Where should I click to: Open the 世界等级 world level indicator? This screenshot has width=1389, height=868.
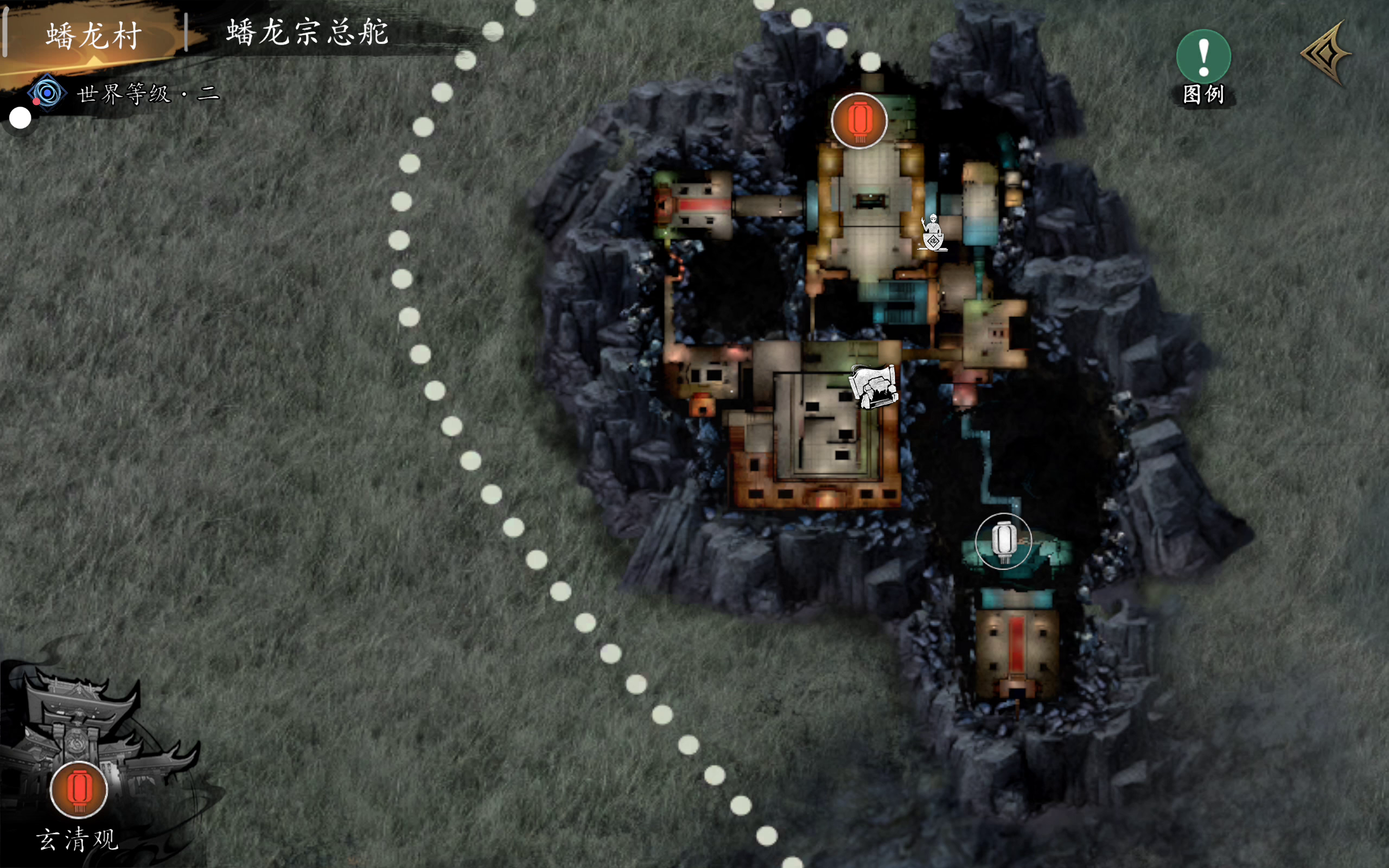click(123, 93)
